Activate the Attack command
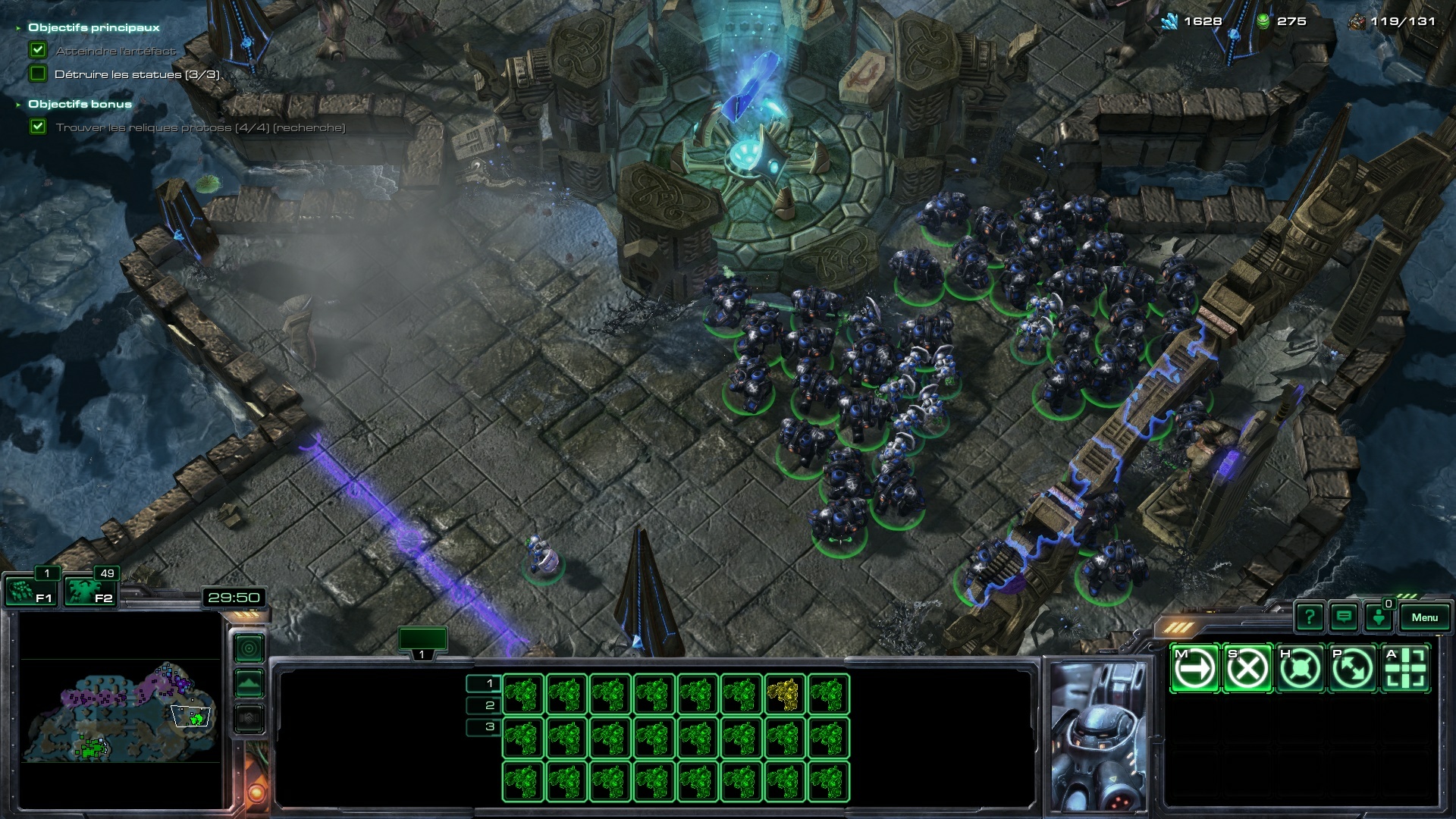This screenshot has width=1456, height=819. click(x=1405, y=668)
